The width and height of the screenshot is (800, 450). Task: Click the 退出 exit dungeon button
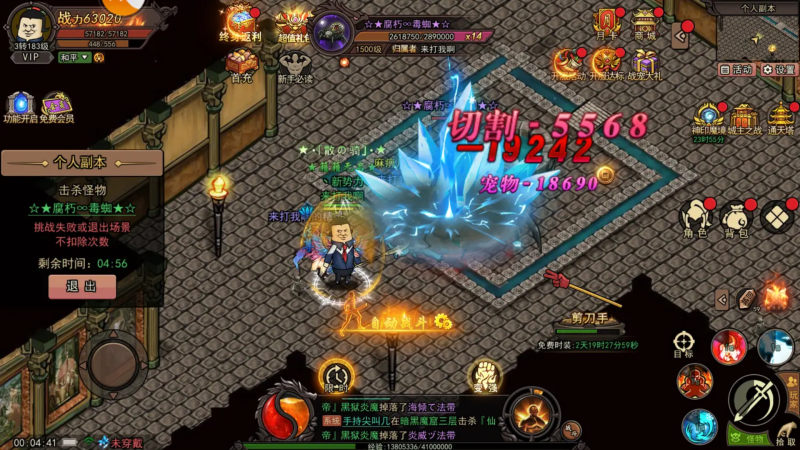[x=82, y=286]
